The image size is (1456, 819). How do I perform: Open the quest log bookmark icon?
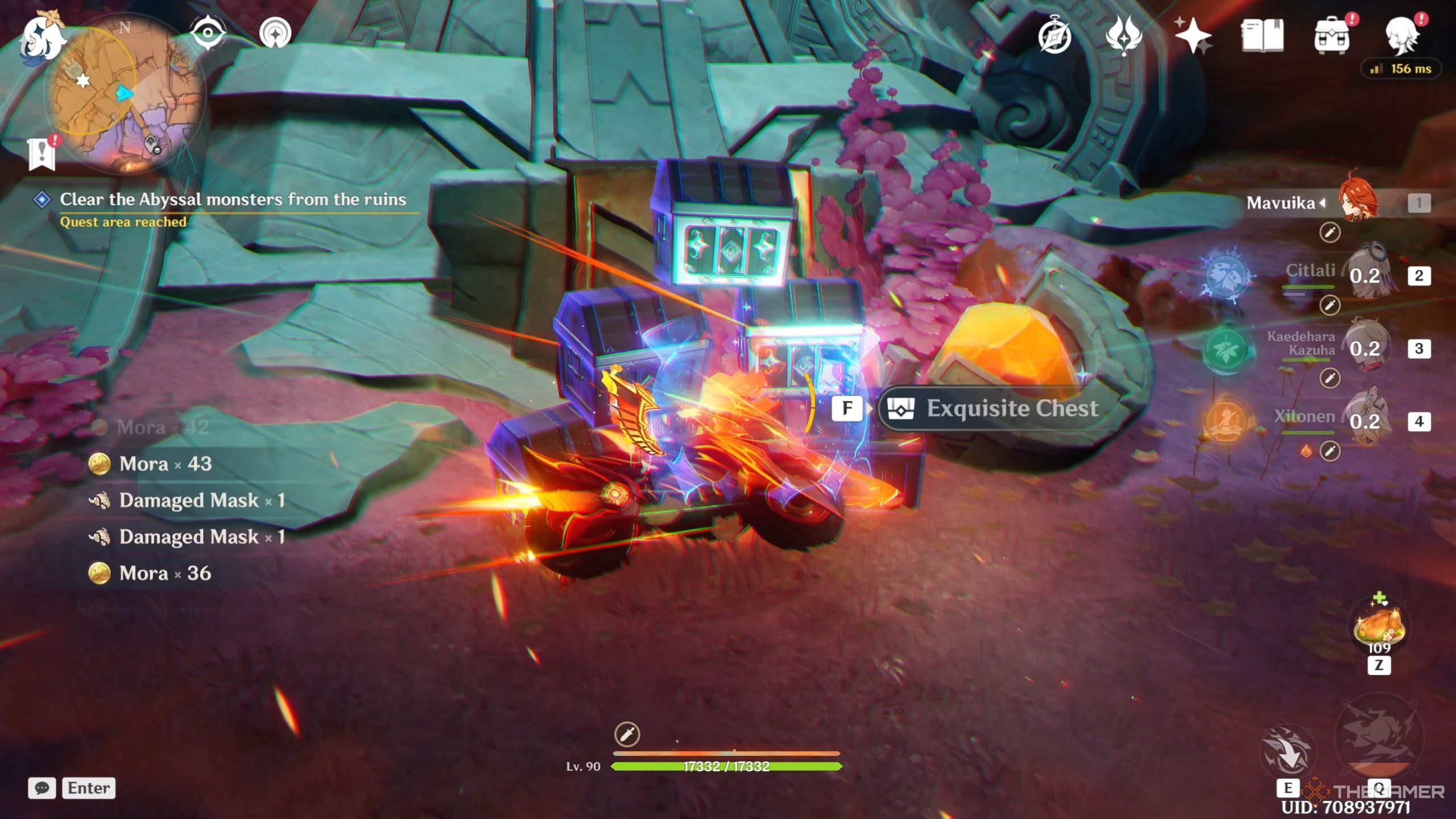tap(42, 154)
